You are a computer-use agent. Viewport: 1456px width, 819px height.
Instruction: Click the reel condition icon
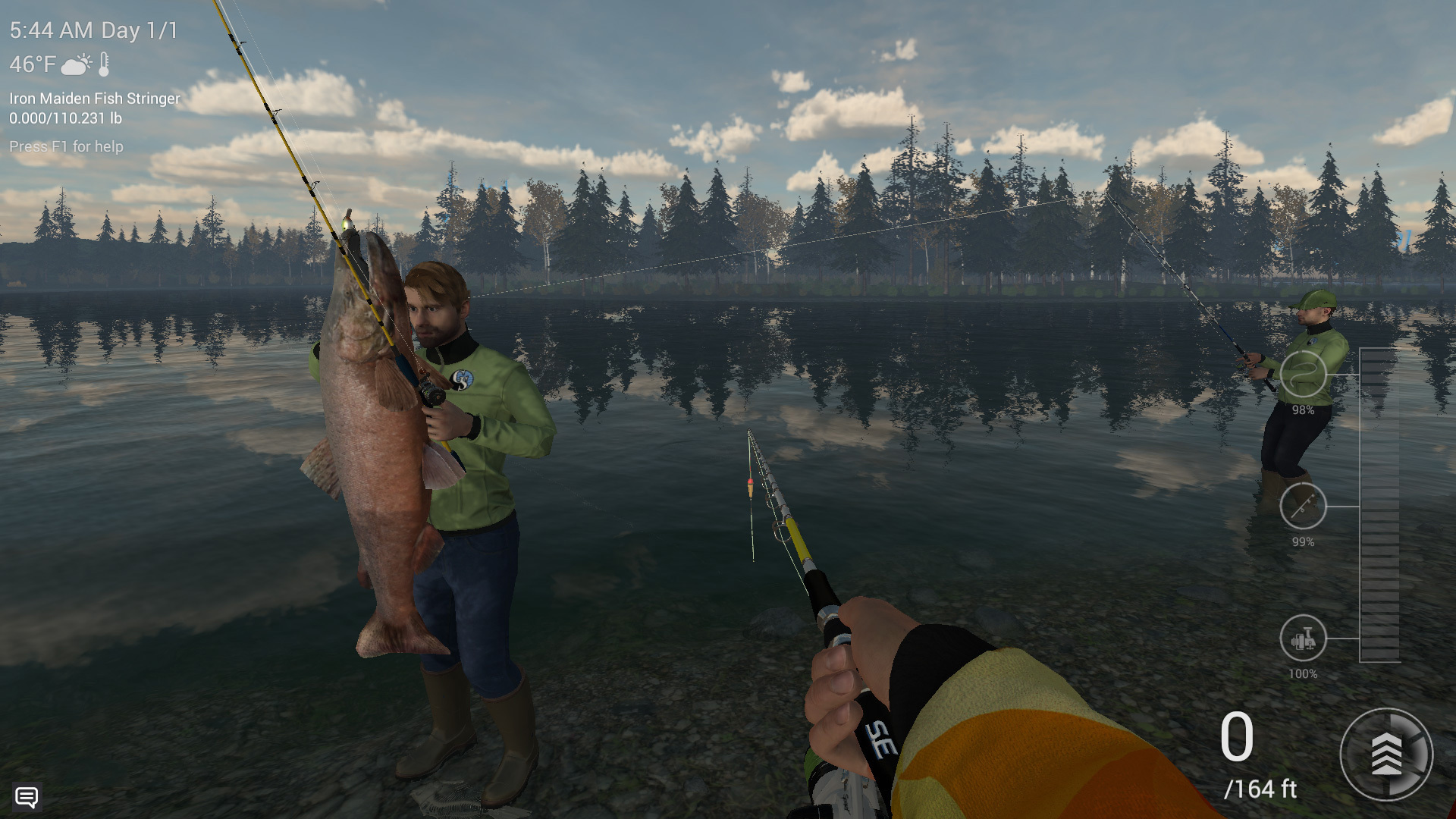[1303, 638]
